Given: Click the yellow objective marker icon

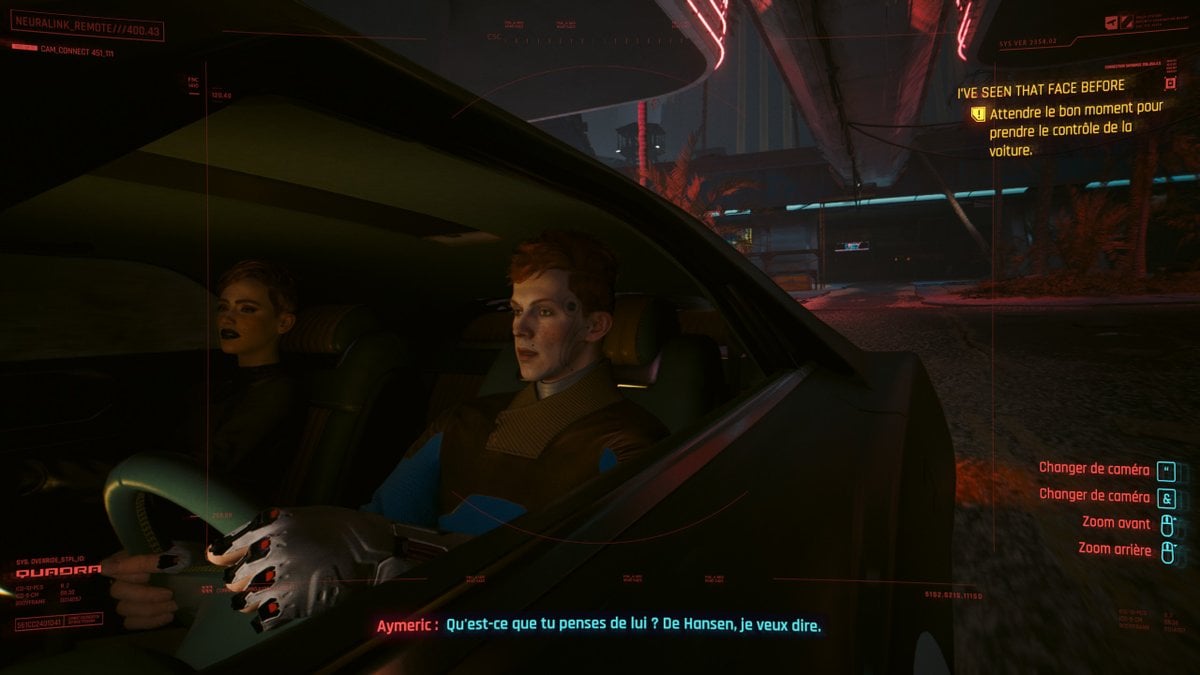Looking at the screenshot, I should (x=978, y=115).
